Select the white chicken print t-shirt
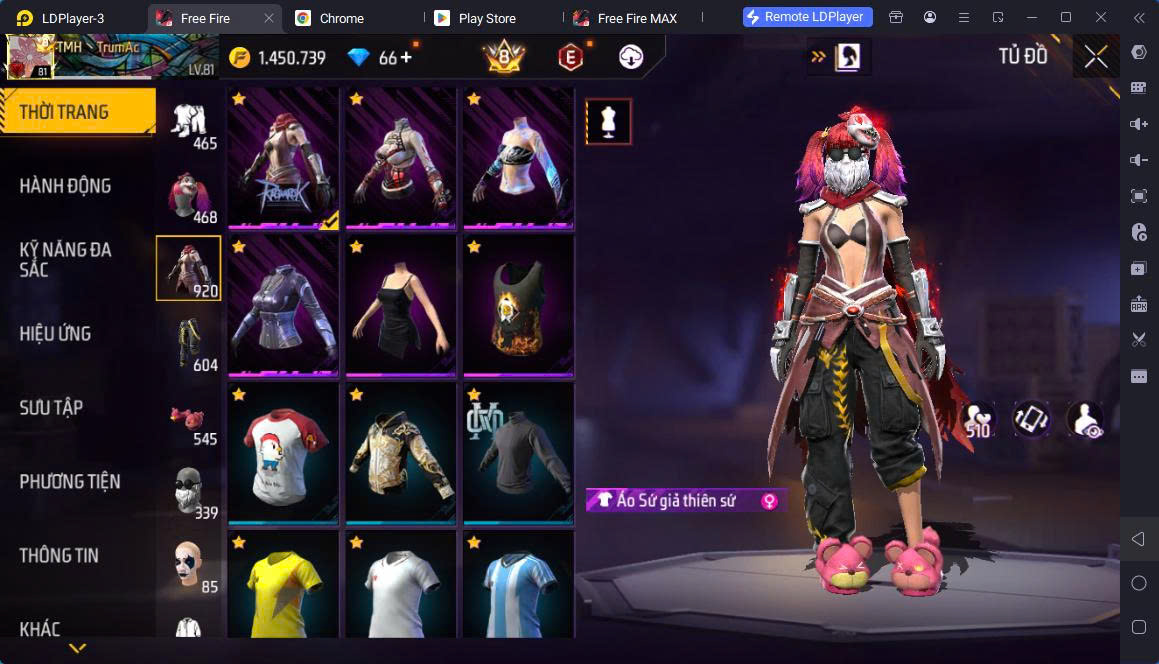 [x=285, y=453]
